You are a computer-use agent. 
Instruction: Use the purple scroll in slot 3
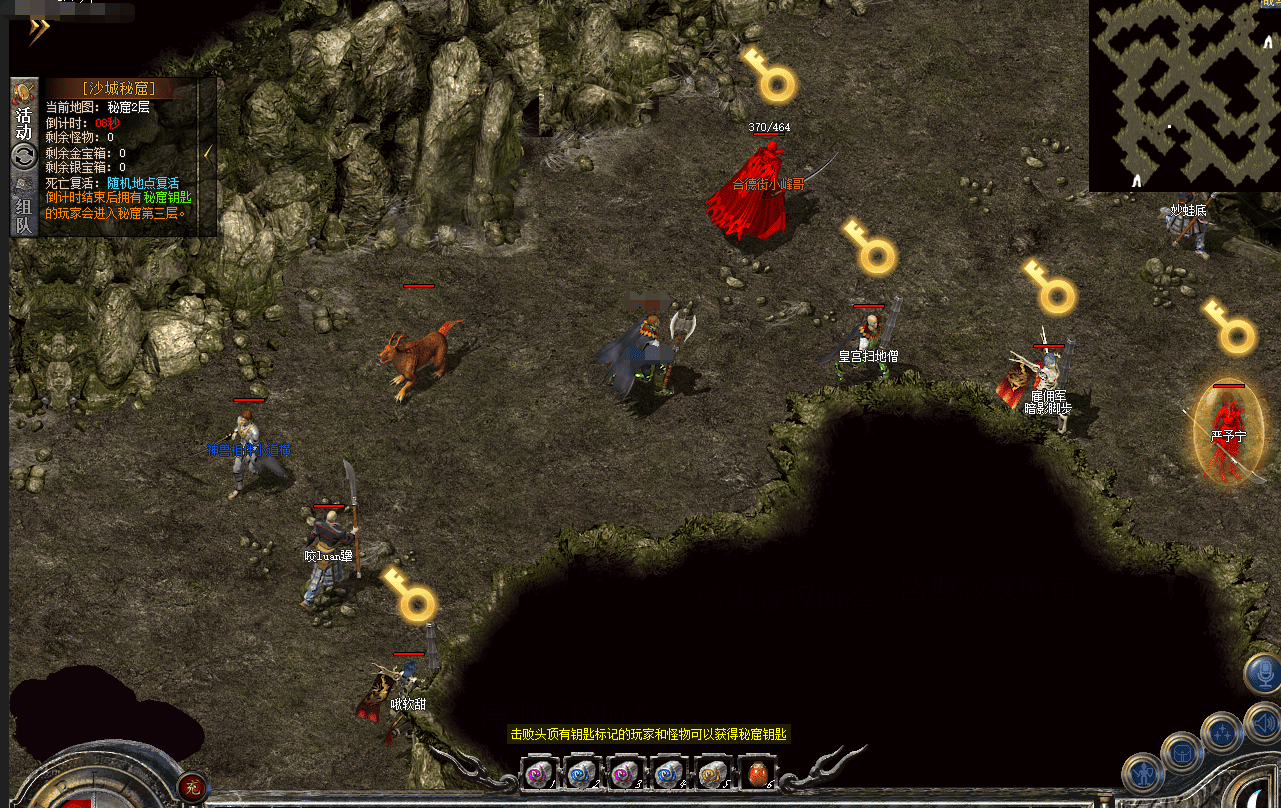tap(626, 774)
